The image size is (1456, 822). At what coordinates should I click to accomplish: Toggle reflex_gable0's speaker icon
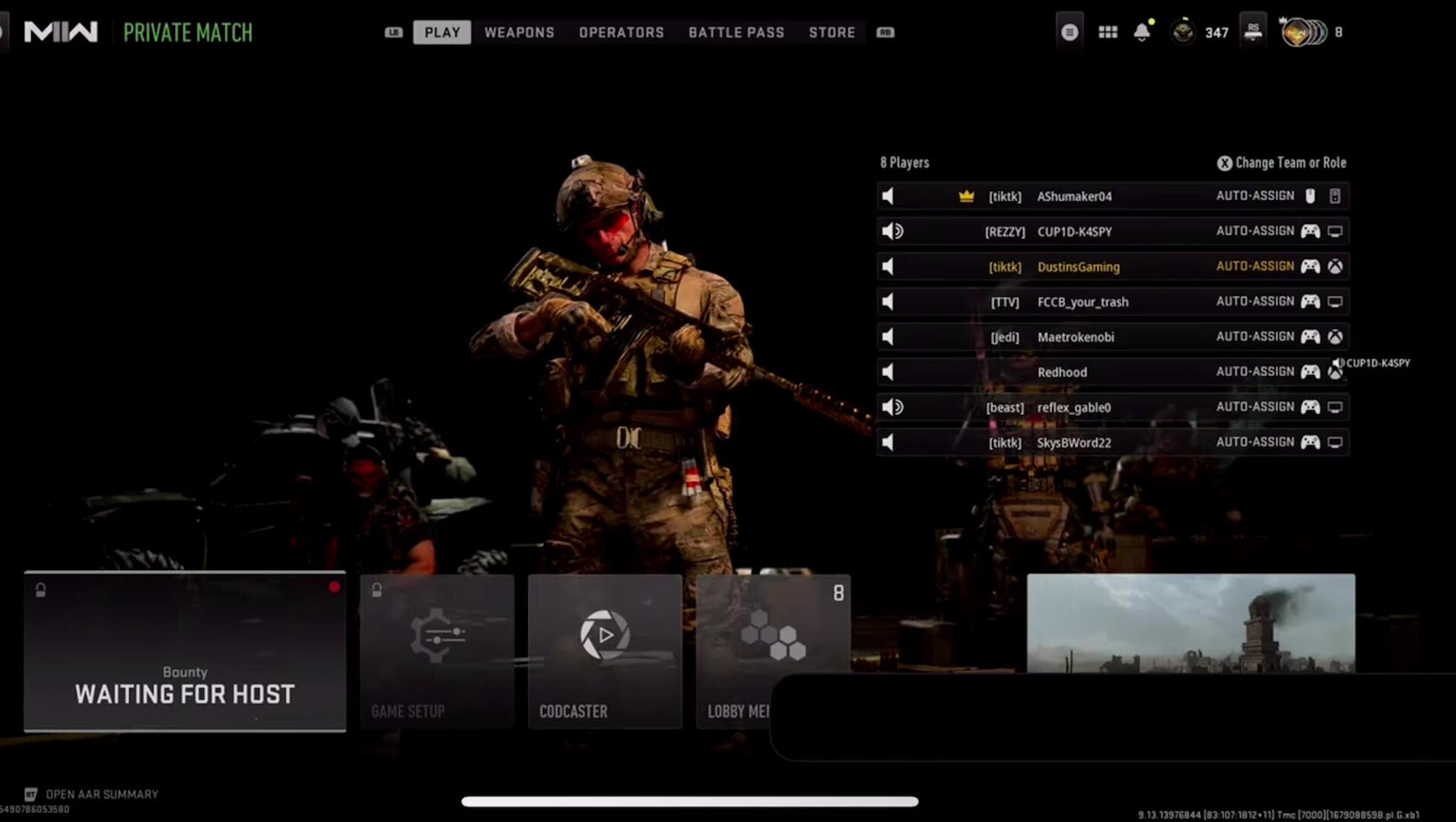(892, 407)
